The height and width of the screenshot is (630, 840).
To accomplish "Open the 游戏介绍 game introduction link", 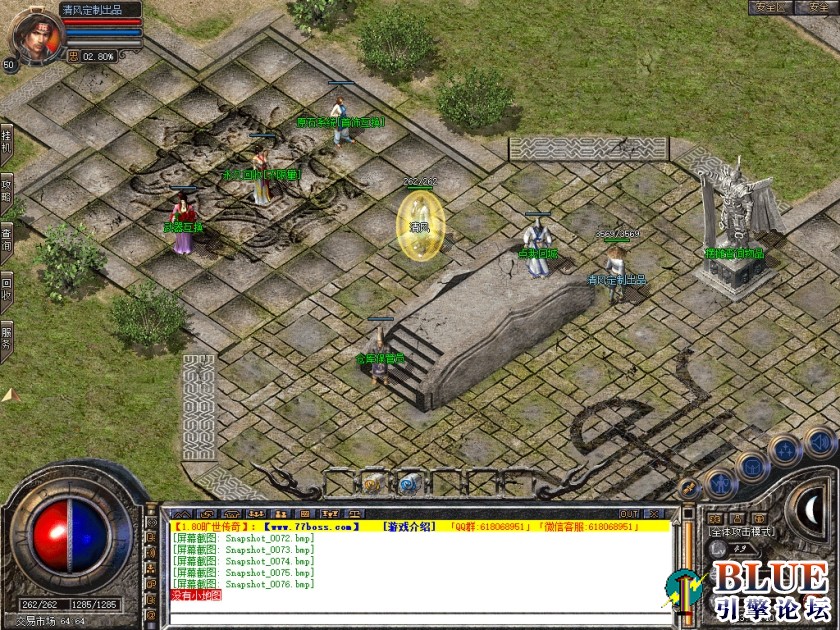I will (408, 526).
